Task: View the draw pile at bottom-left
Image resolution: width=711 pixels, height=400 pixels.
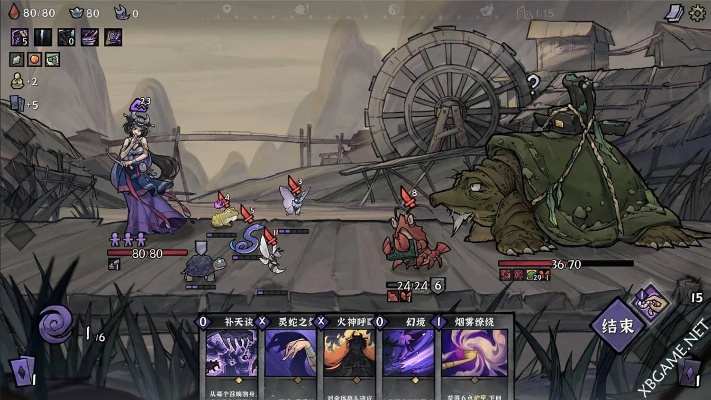Action: [x=18, y=371]
